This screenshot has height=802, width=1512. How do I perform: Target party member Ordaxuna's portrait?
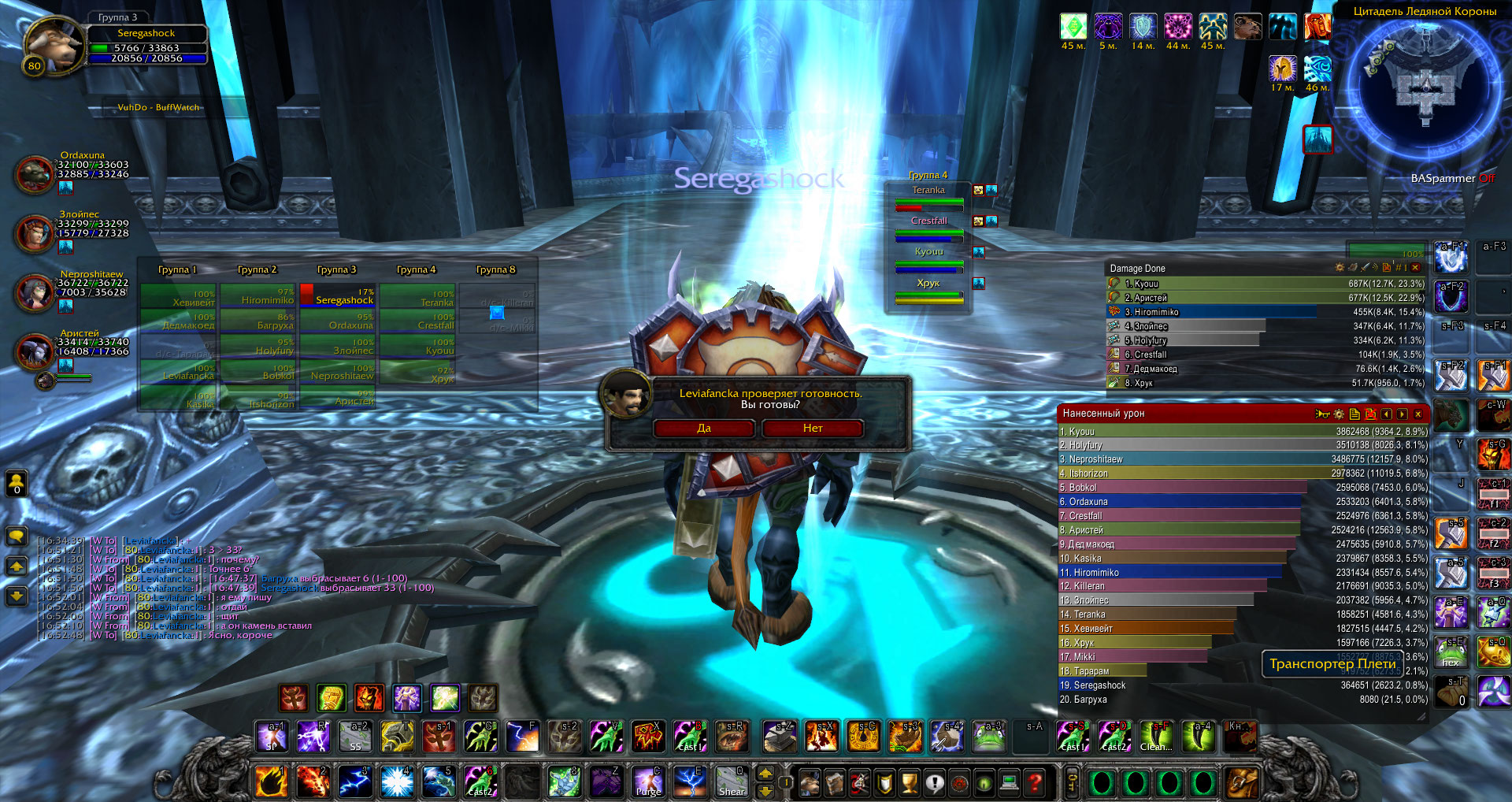[35, 174]
